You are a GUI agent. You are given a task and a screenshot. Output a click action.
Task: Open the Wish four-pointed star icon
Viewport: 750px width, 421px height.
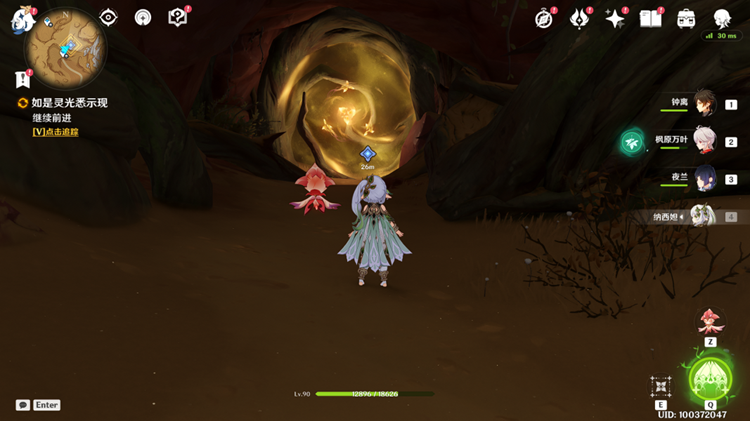(615, 19)
